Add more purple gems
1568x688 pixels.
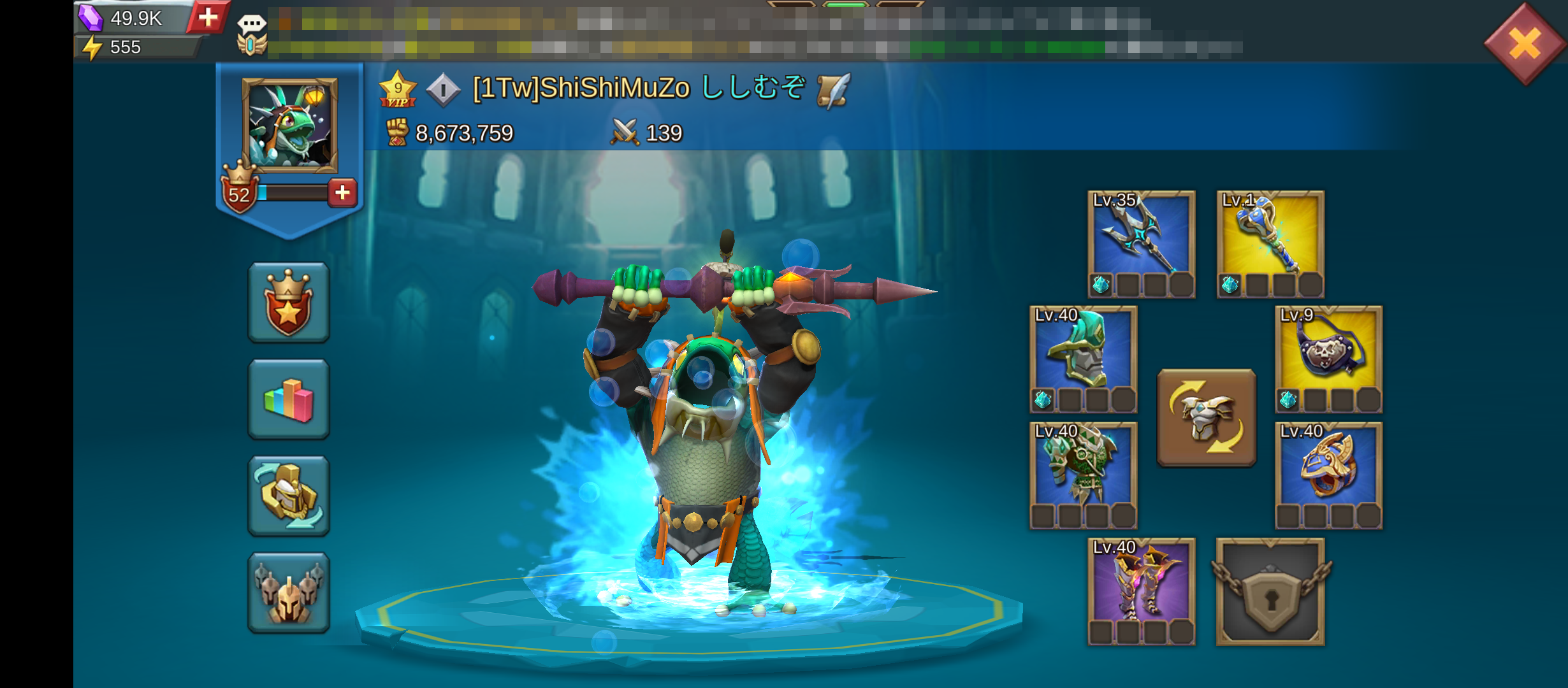[208, 17]
